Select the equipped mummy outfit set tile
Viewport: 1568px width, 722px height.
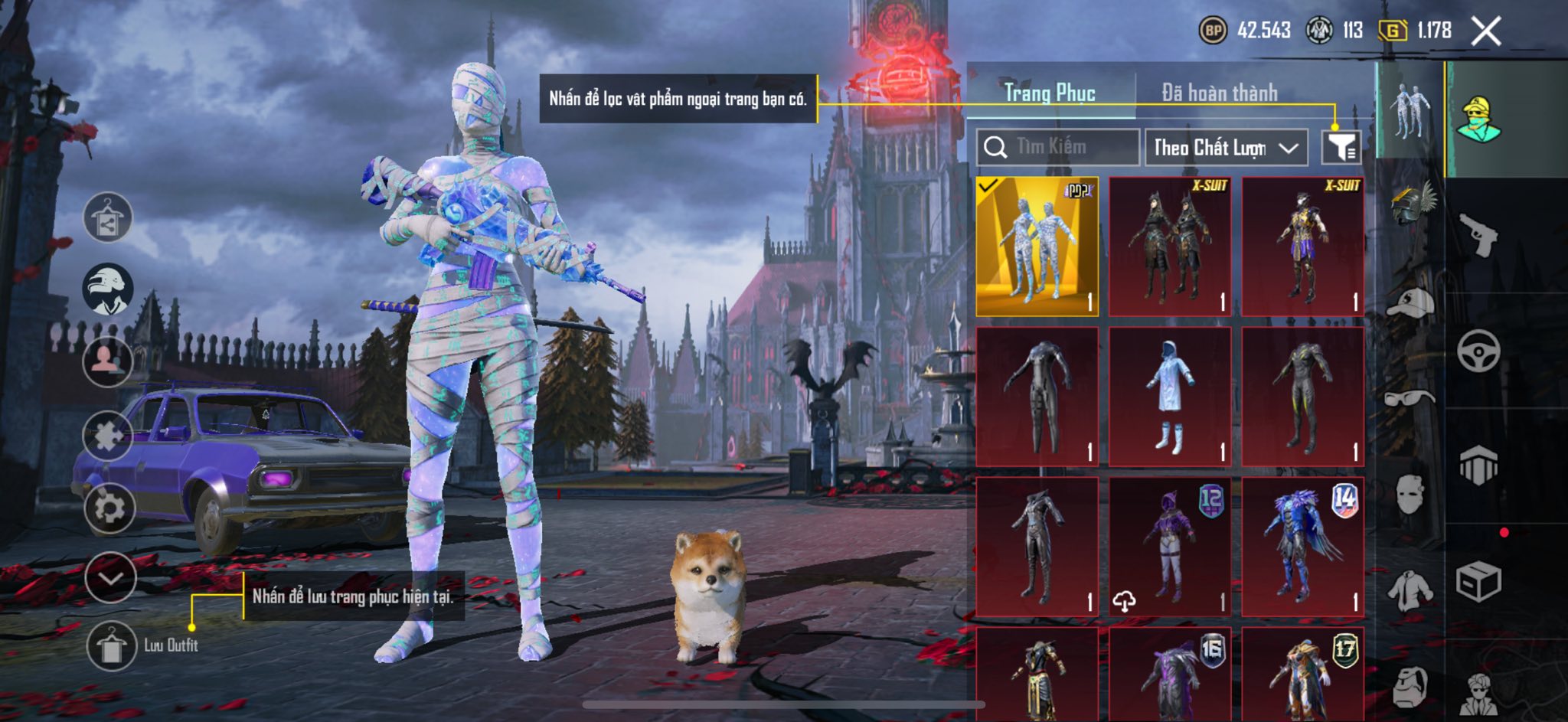[x=1037, y=247]
